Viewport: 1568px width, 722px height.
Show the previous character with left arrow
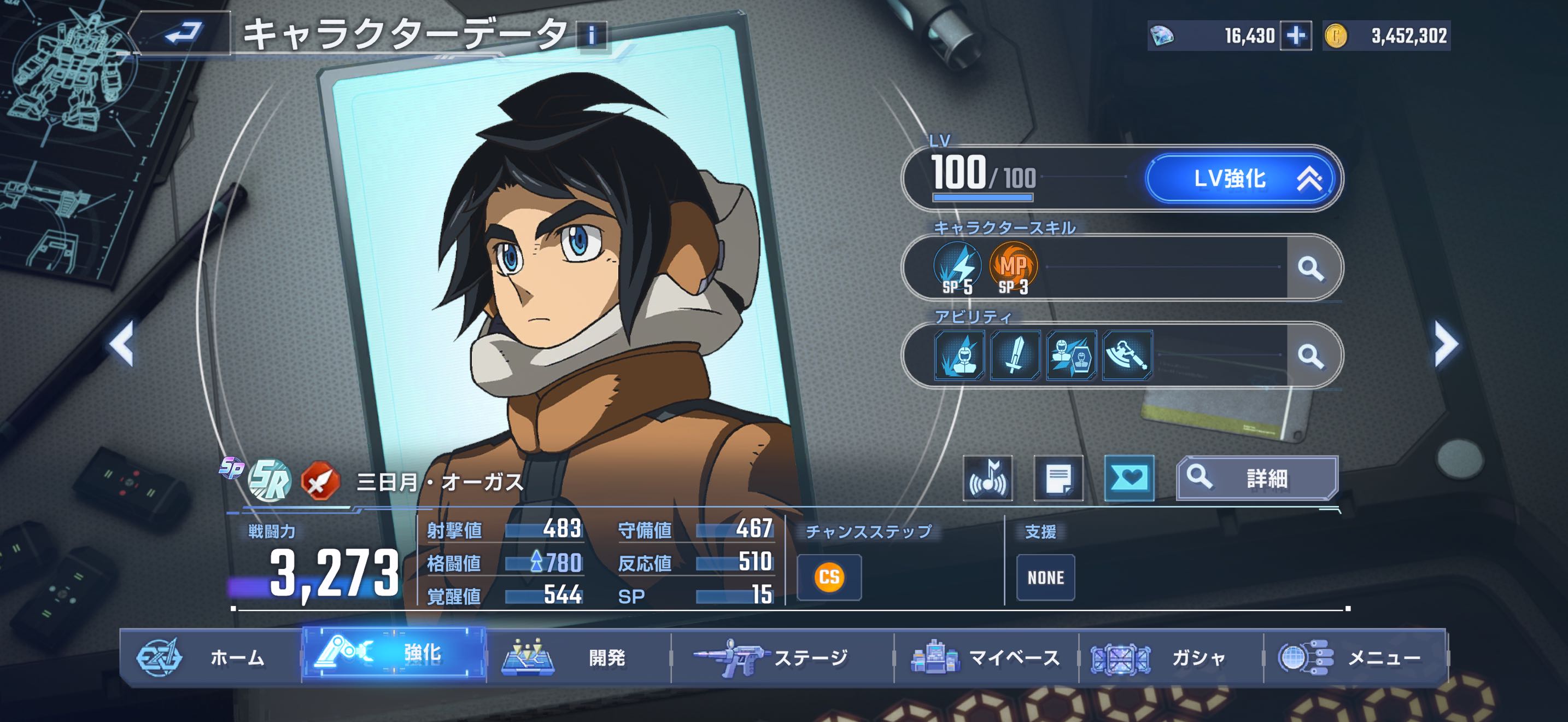coord(122,344)
